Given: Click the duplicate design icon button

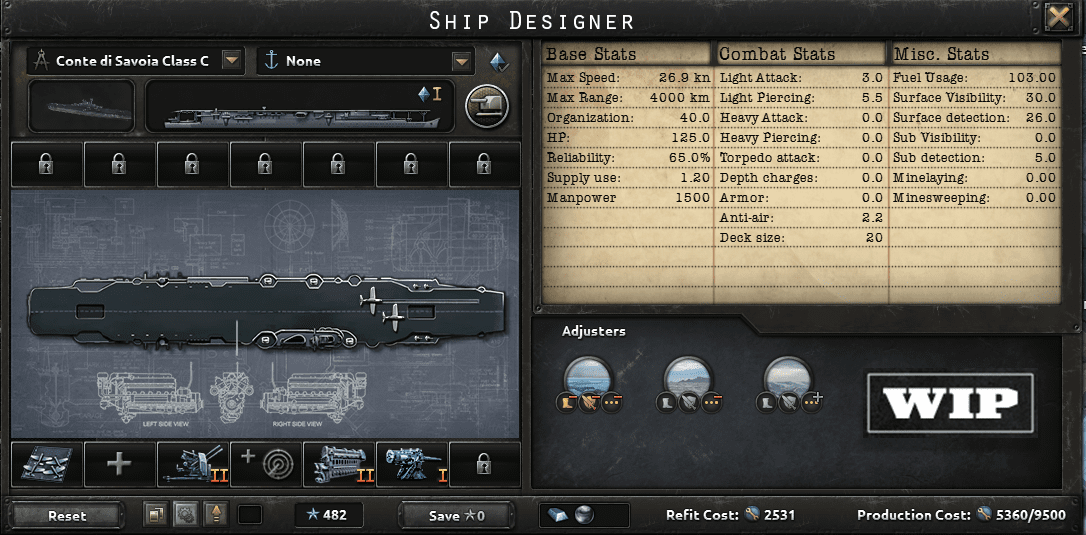Looking at the screenshot, I should (x=156, y=514).
